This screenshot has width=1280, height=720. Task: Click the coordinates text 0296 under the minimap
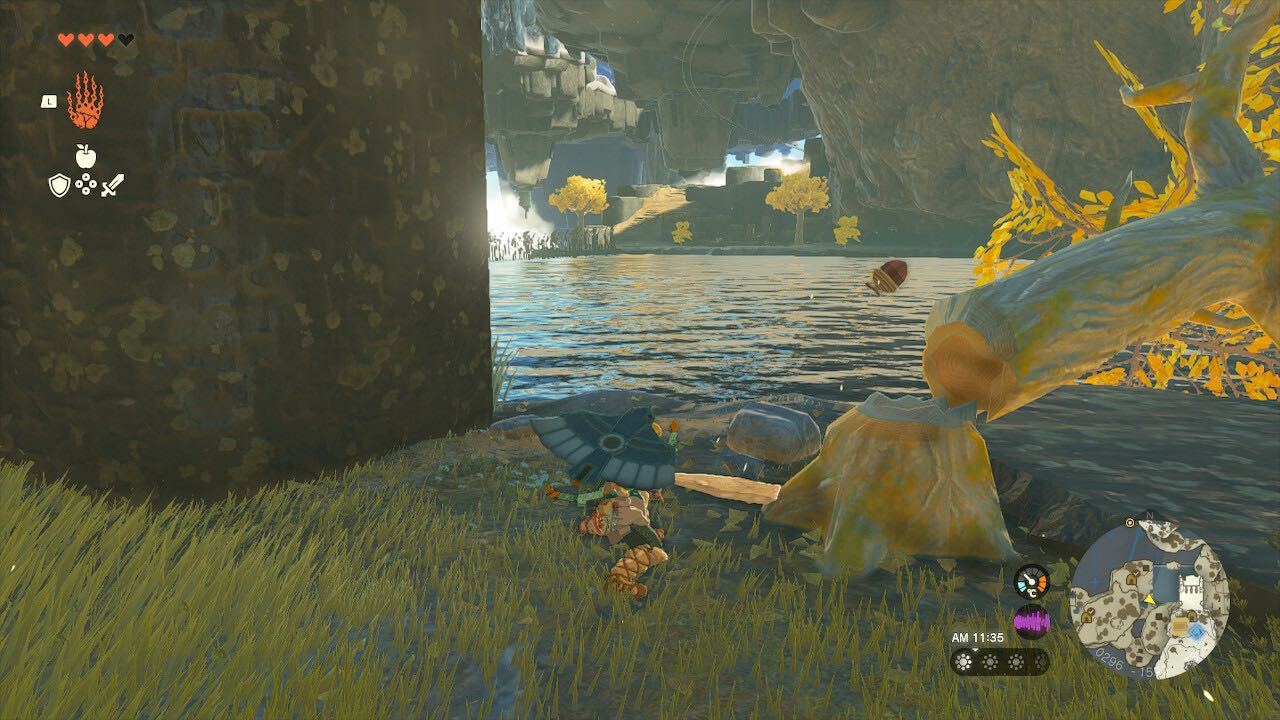(x=1109, y=659)
